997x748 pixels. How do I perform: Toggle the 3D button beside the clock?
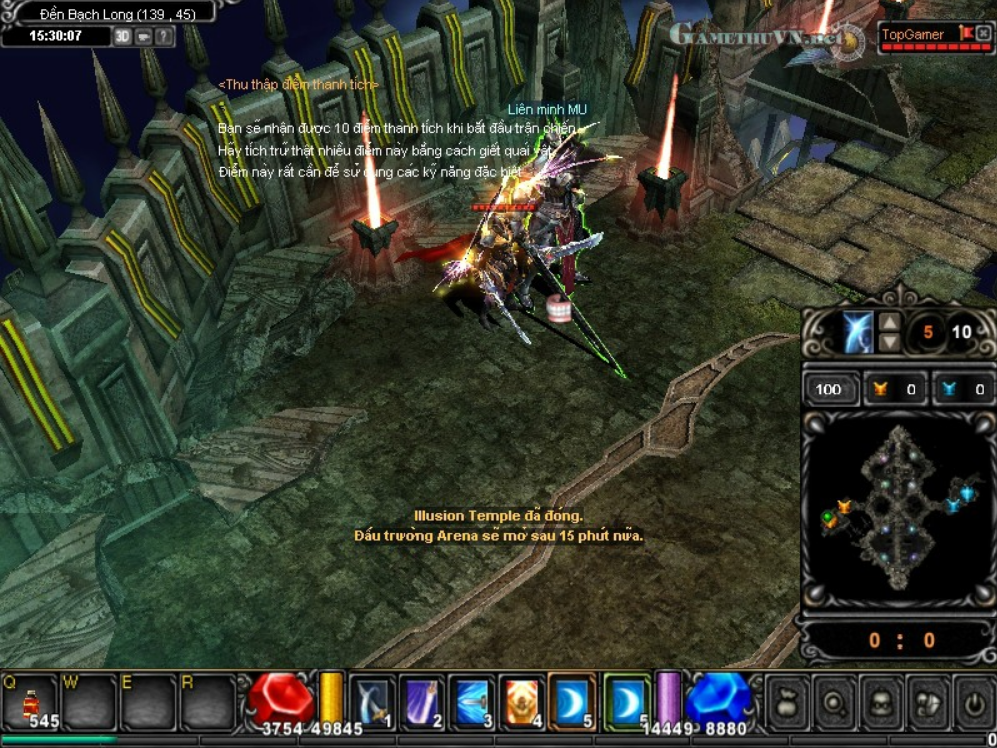tap(122, 36)
